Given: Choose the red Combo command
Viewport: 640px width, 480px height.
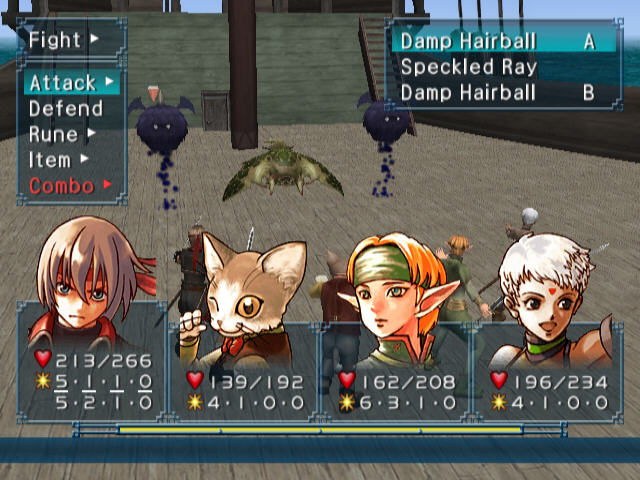Looking at the screenshot, I should pyautogui.click(x=63, y=185).
